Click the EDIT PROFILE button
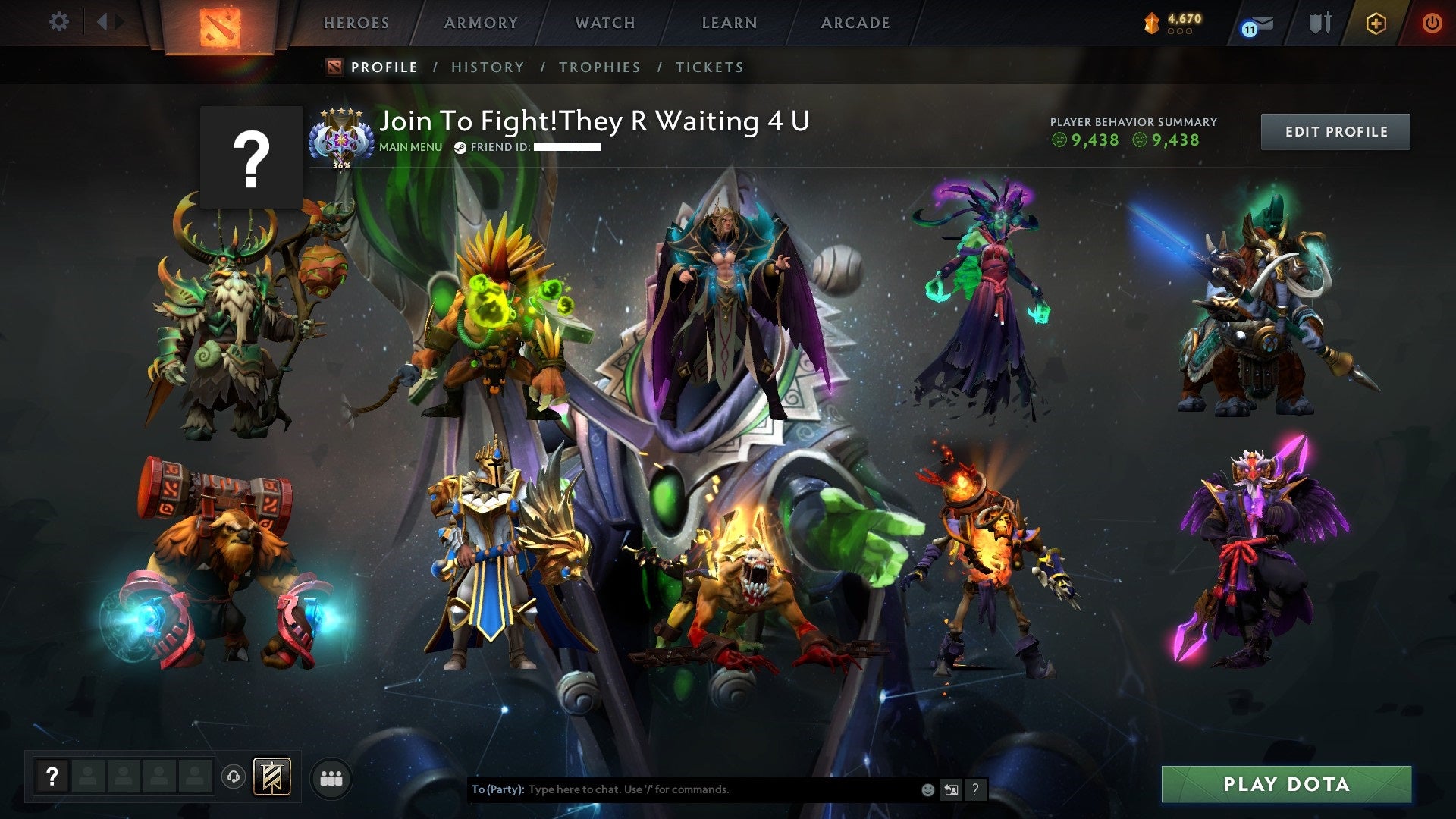The width and height of the screenshot is (1456, 819). pos(1335,131)
